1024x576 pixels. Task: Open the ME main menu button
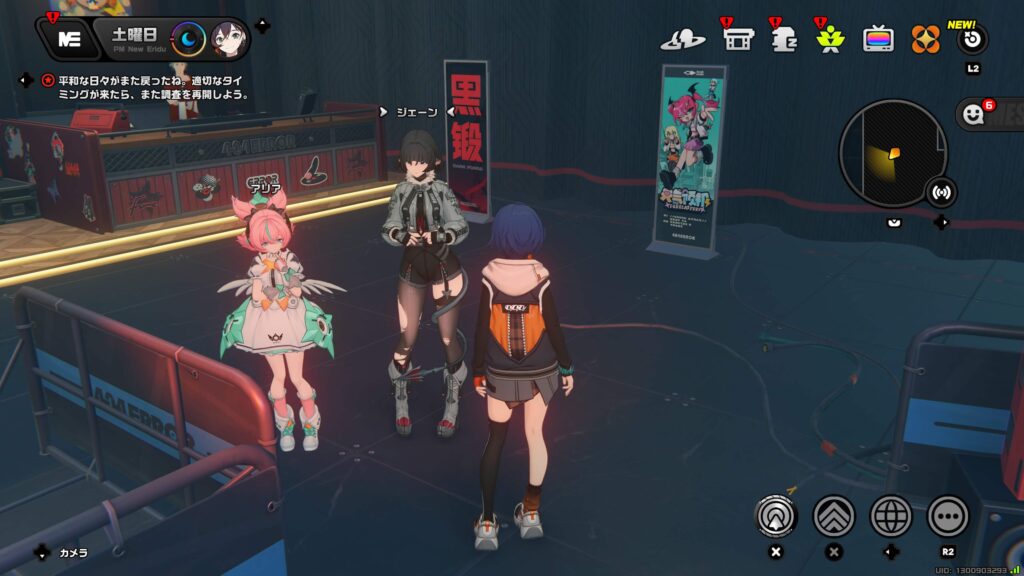pyautogui.click(x=69, y=39)
